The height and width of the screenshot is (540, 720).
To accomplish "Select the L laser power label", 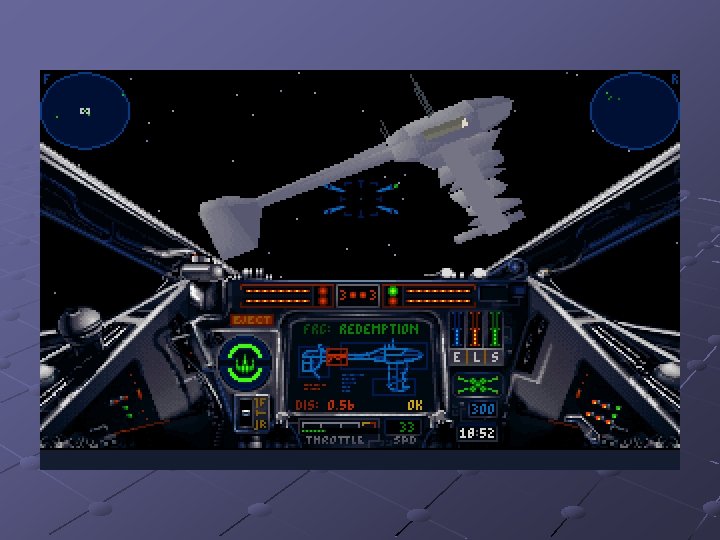I will click(474, 357).
